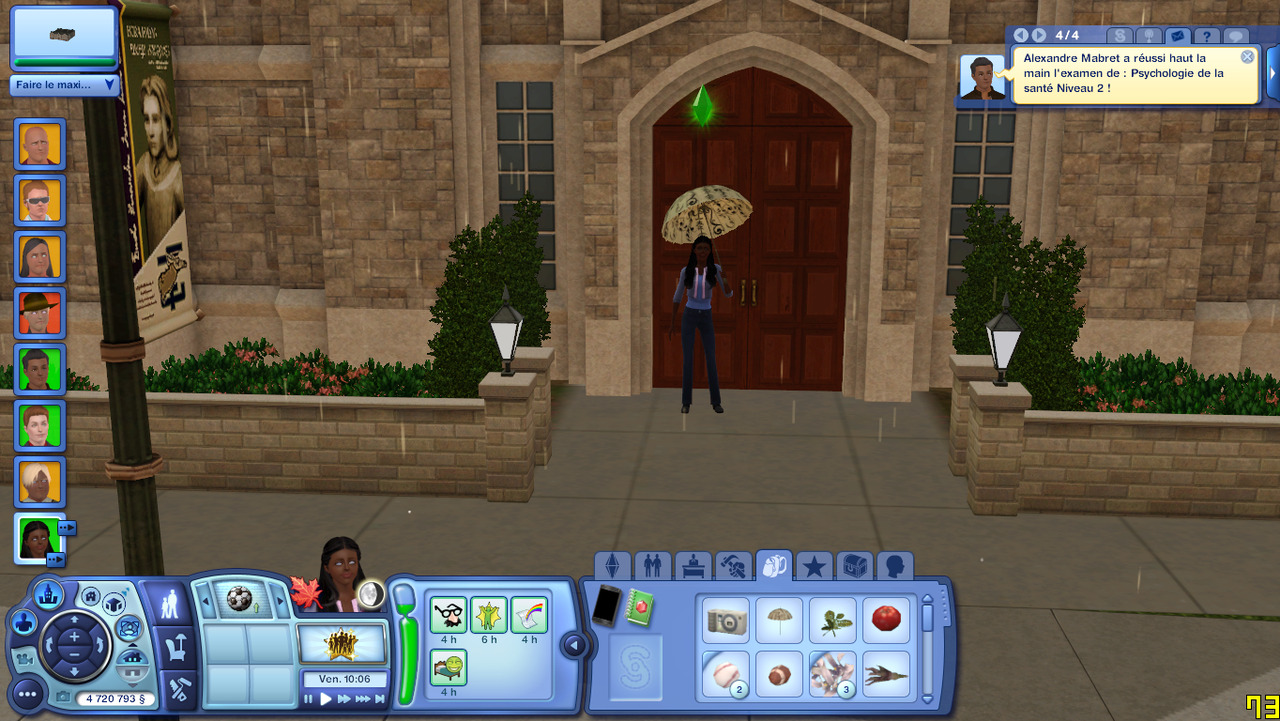Resume normal play speed
Viewport: 1280px width, 721px height.
coord(325,700)
